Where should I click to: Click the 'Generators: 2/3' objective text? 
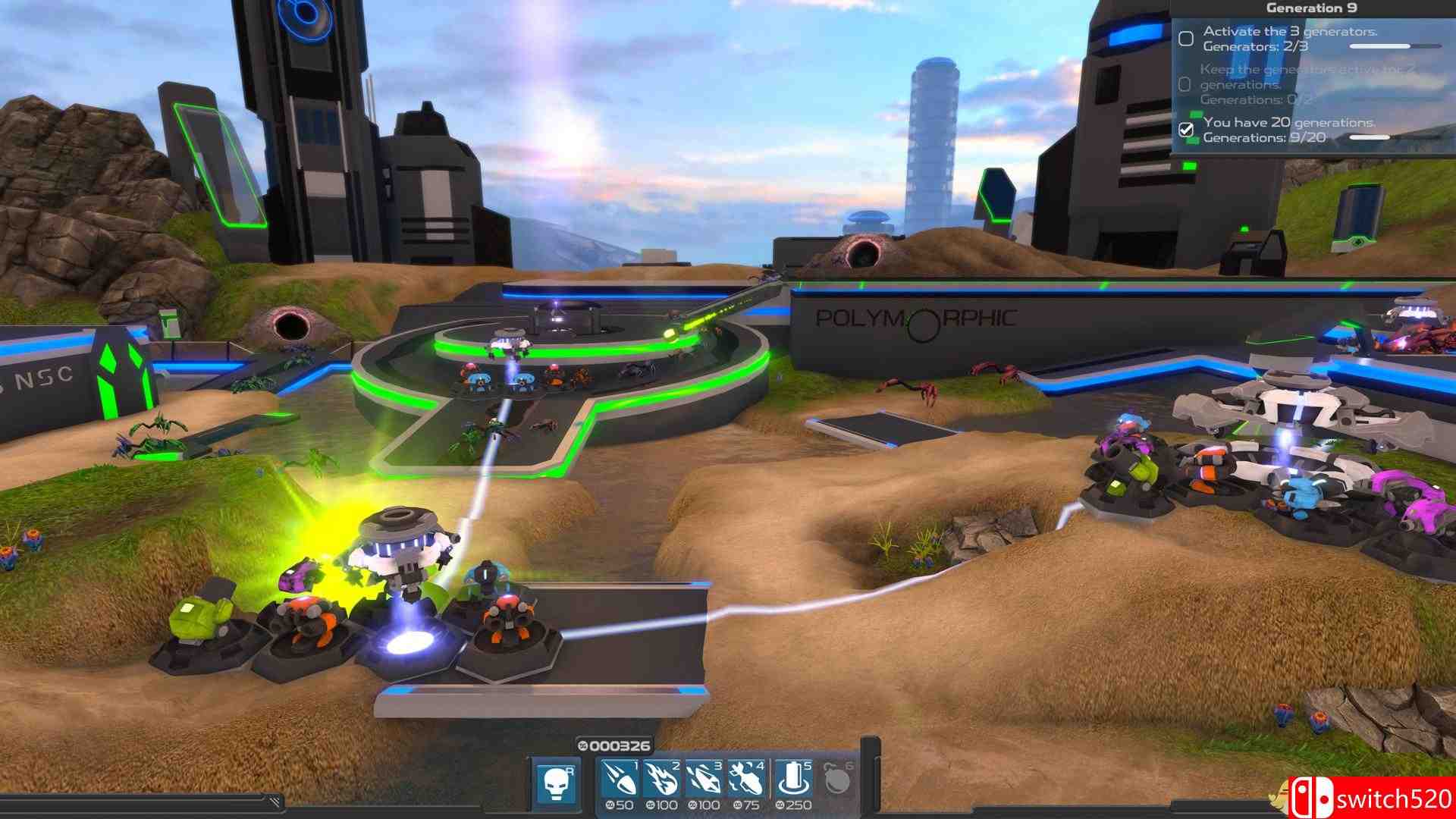point(1254,47)
